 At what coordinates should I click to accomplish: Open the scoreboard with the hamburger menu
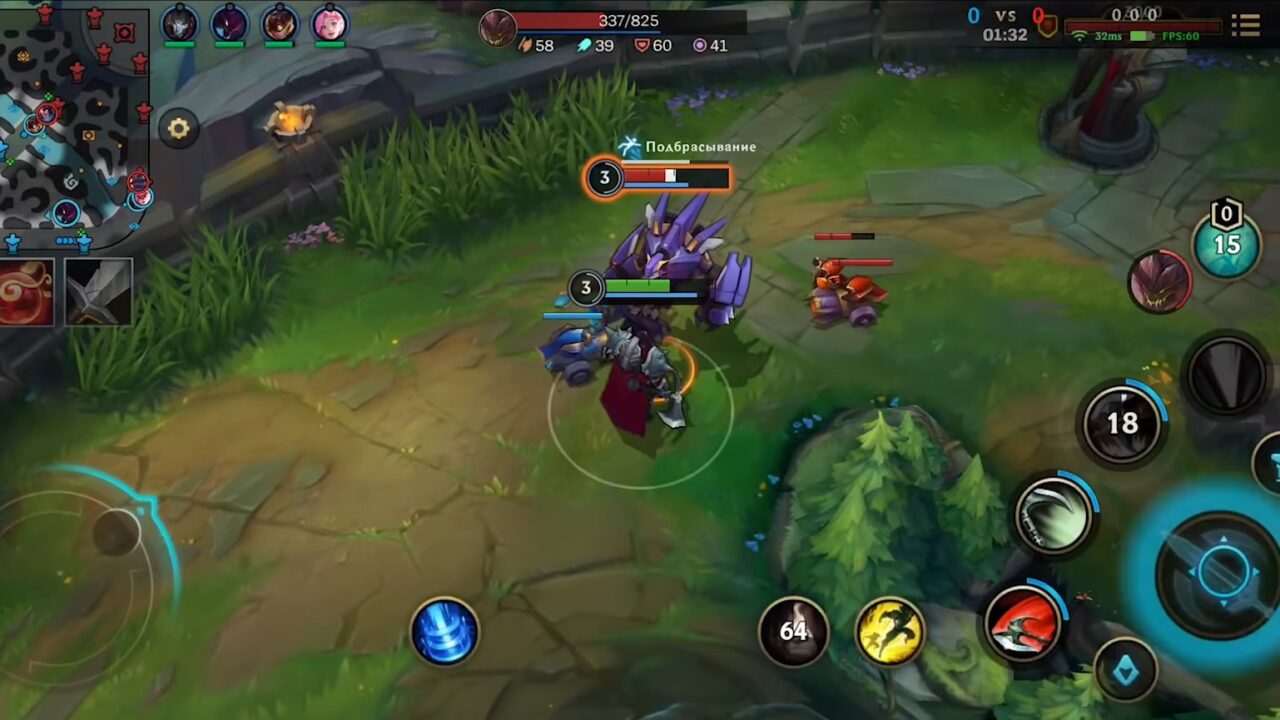click(x=1246, y=27)
